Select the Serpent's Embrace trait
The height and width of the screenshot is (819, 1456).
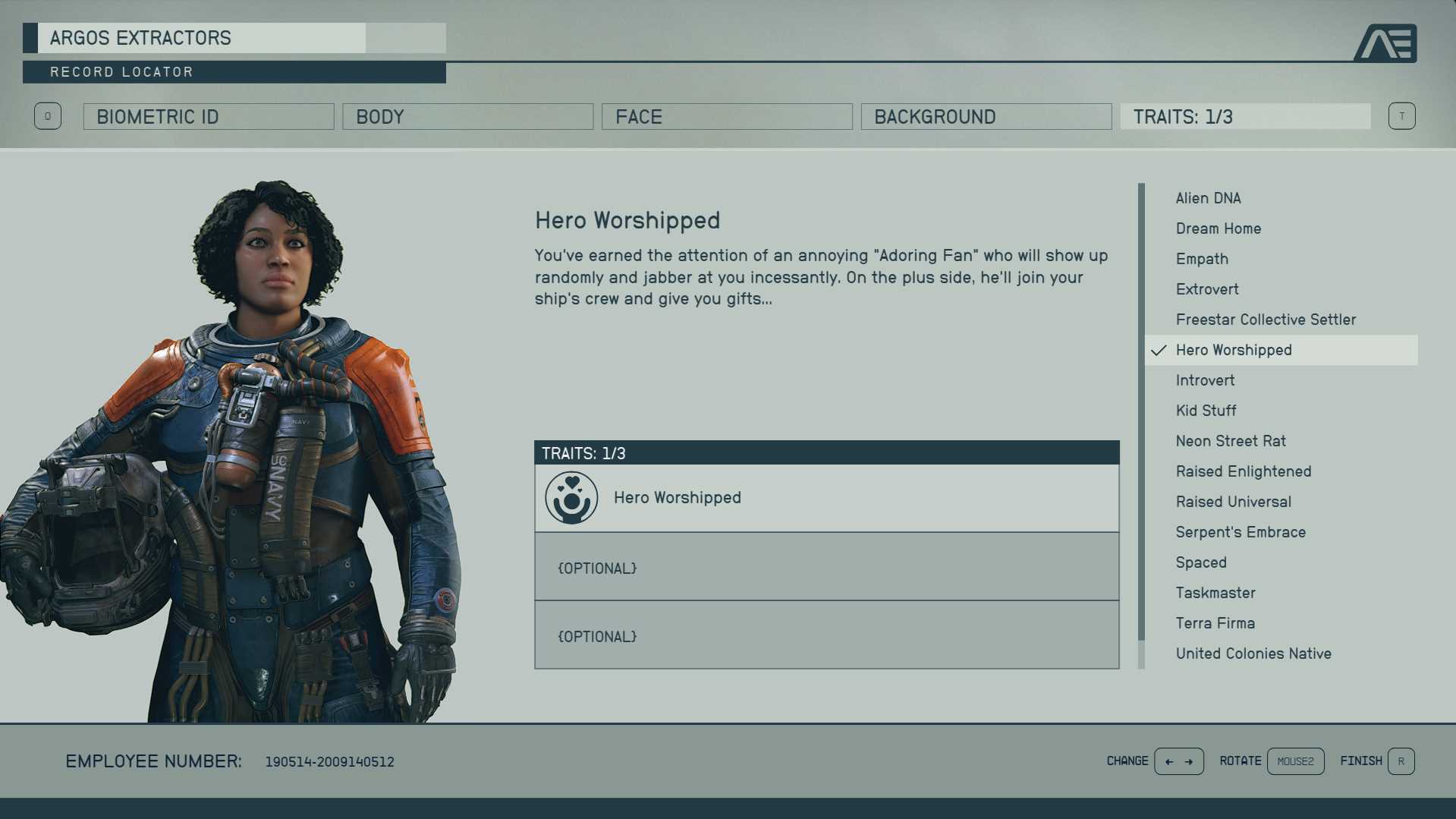[1241, 532]
